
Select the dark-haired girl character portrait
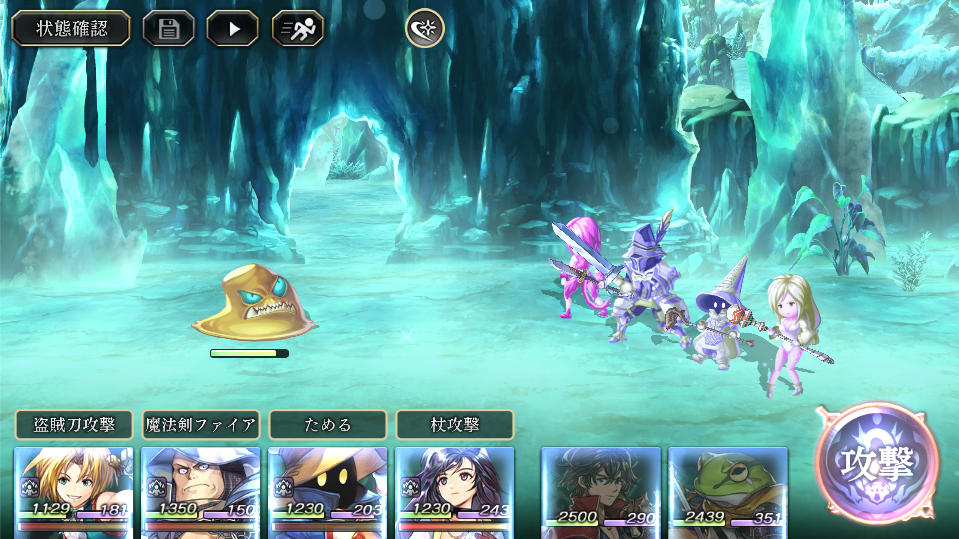point(455,490)
